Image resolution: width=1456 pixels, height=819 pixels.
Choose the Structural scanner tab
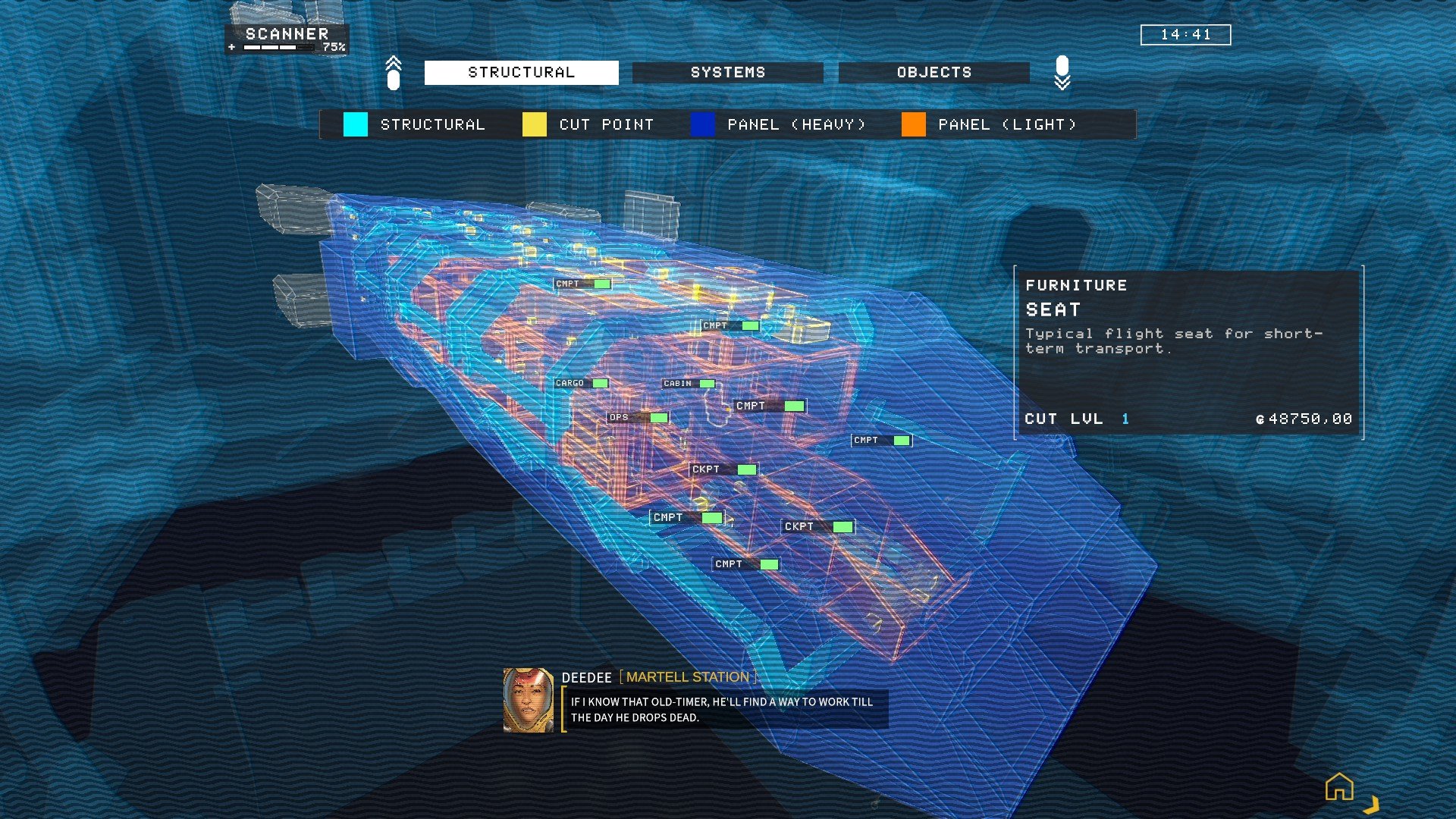(x=521, y=72)
